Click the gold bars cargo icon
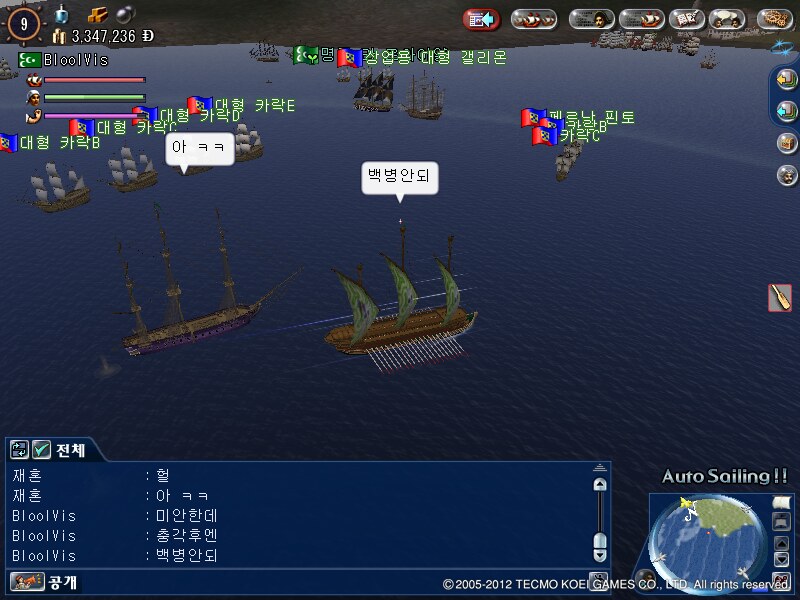This screenshot has width=800, height=600. pyautogui.click(x=96, y=15)
